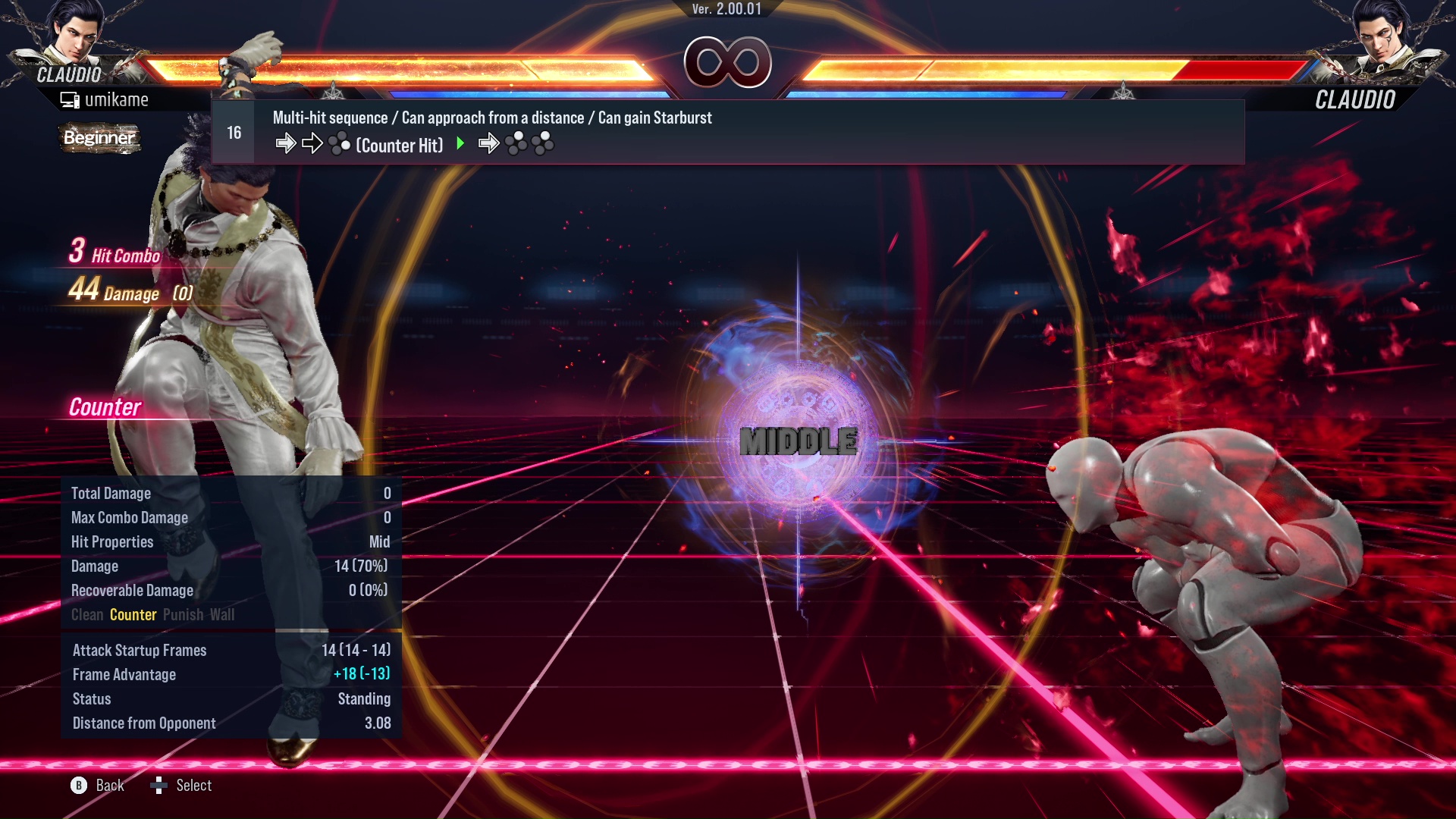1456x819 pixels.
Task: Click the Frame Advantage value +18
Action: (347, 674)
